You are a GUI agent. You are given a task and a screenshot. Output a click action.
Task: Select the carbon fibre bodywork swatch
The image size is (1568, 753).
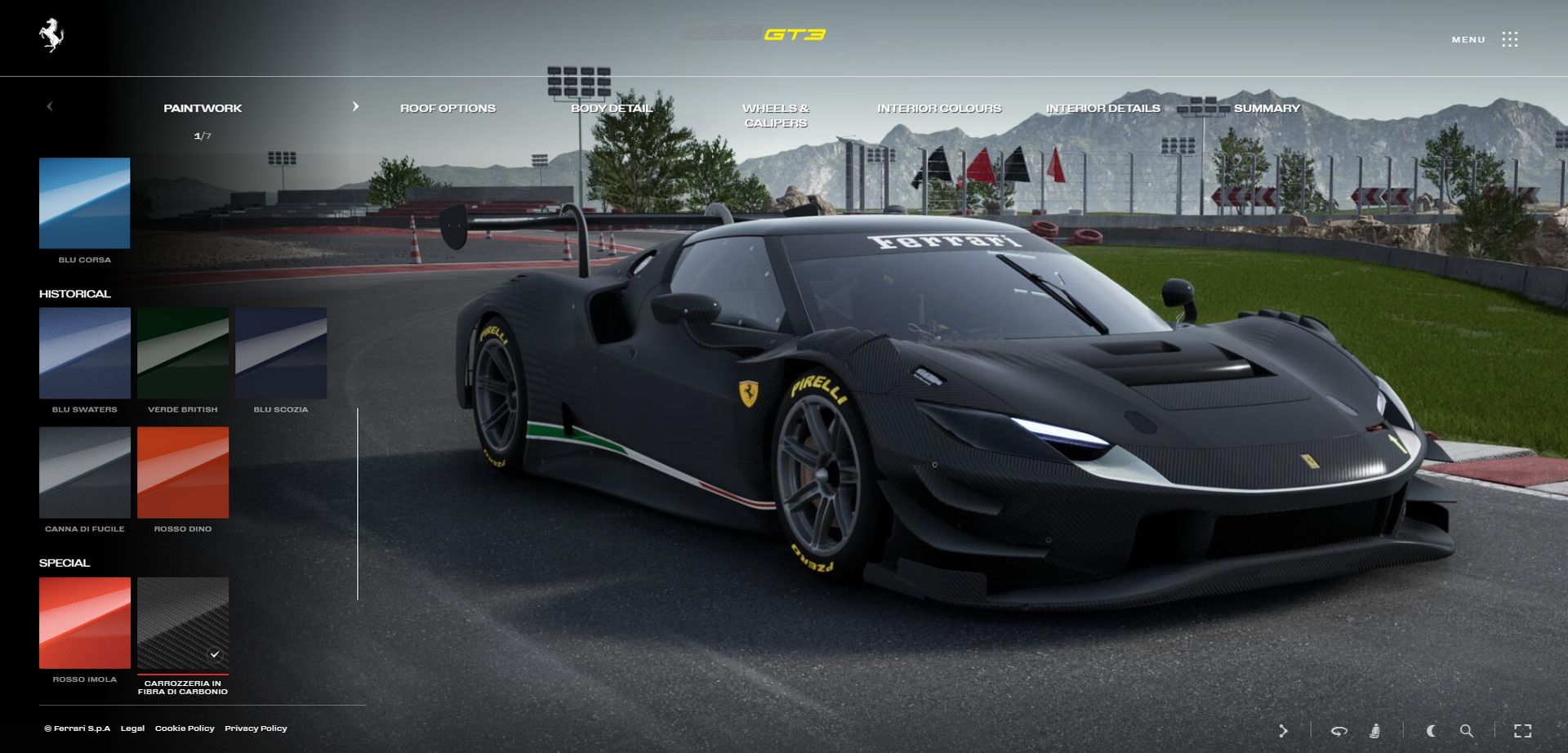click(183, 622)
